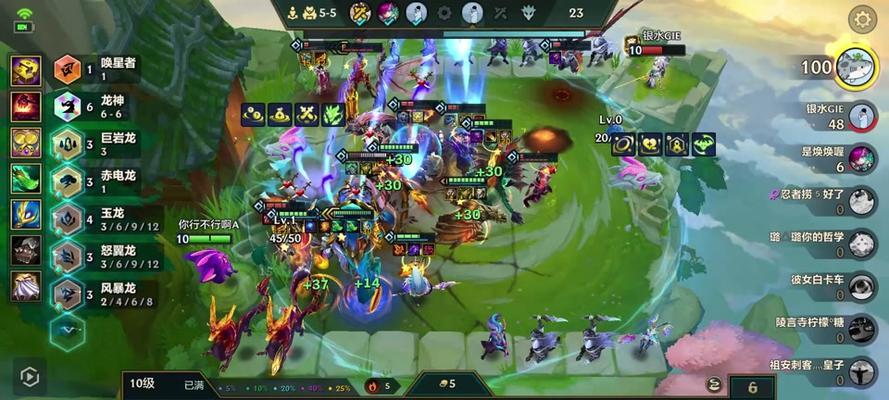Select your own avatar with 100 health
This screenshot has height=400, width=889.
[x=853, y=67]
